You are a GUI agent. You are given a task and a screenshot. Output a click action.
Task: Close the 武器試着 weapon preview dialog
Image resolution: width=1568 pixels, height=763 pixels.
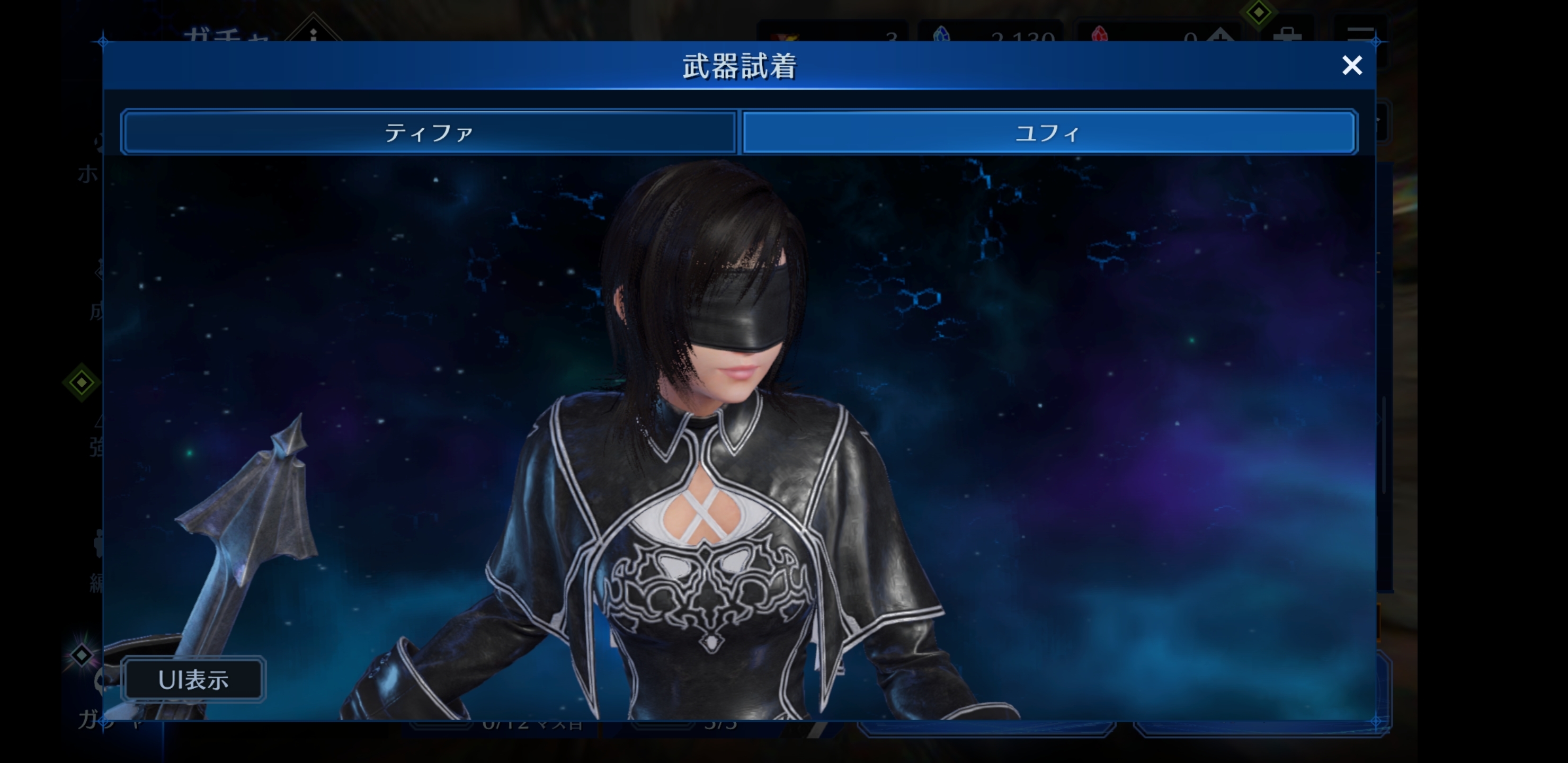tap(1351, 65)
